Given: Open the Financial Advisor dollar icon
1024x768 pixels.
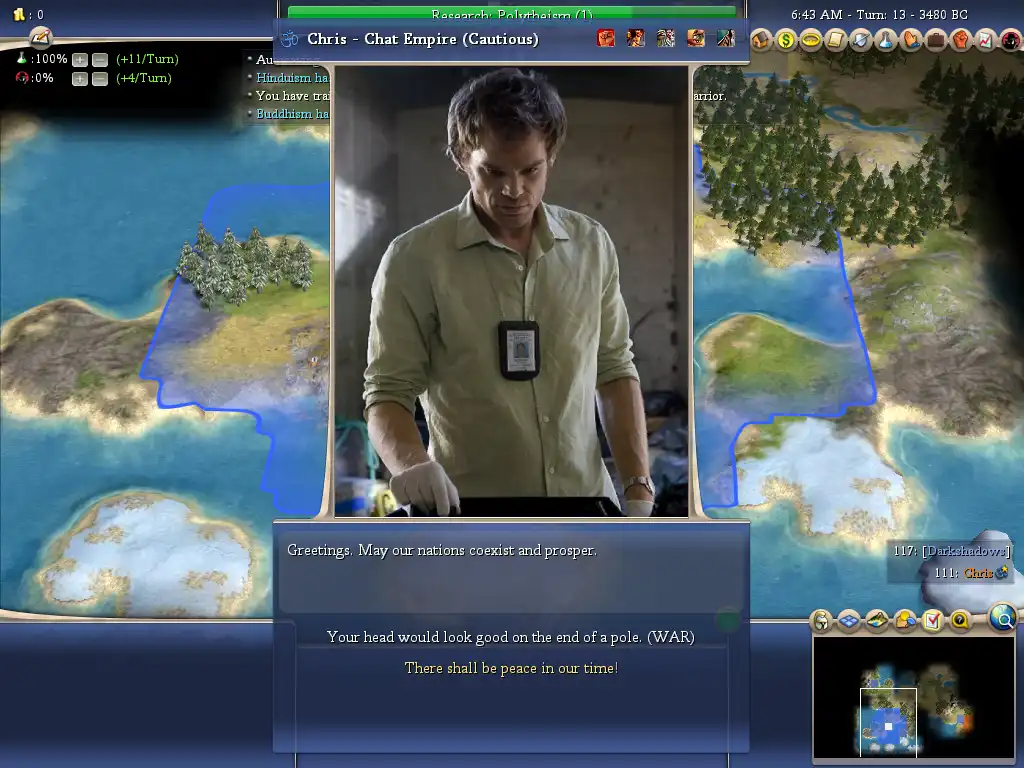Looking at the screenshot, I should pos(786,40).
